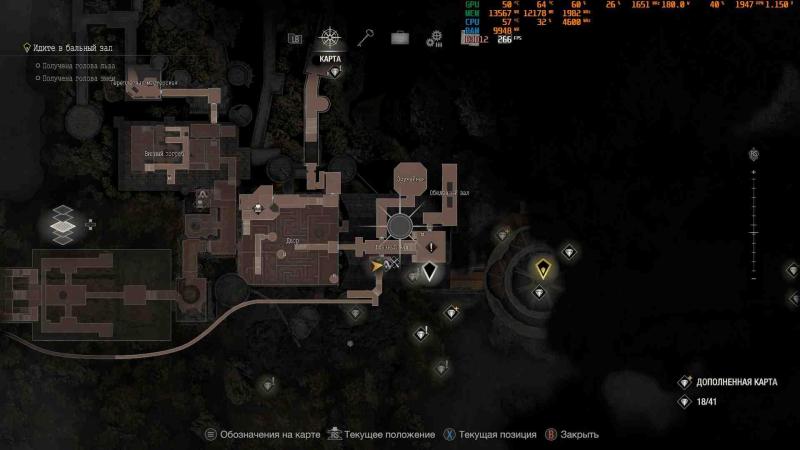Click the floor level layers selector
800x450 pixels.
click(x=63, y=224)
